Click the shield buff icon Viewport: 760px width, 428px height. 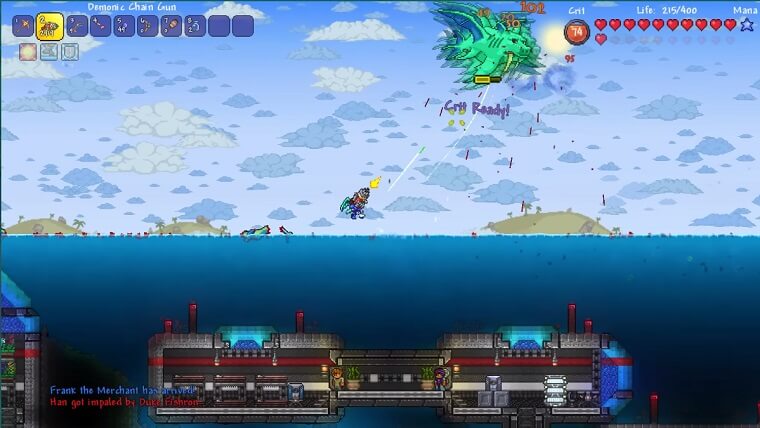click(69, 52)
